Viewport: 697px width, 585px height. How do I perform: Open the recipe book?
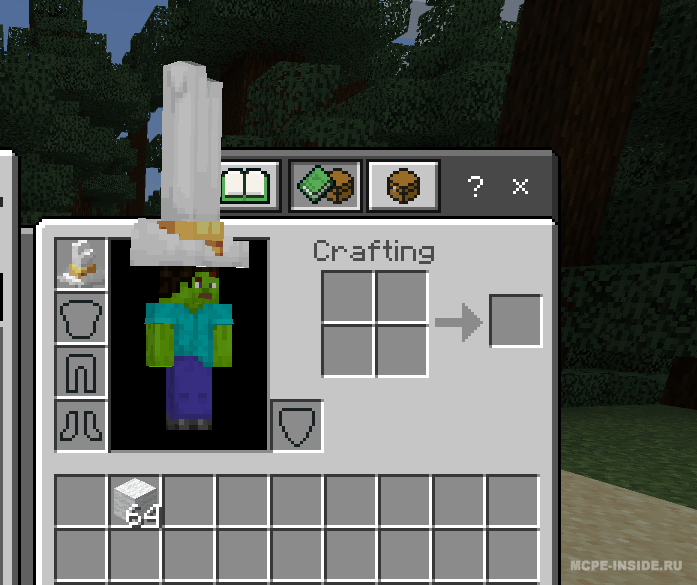coord(247,185)
